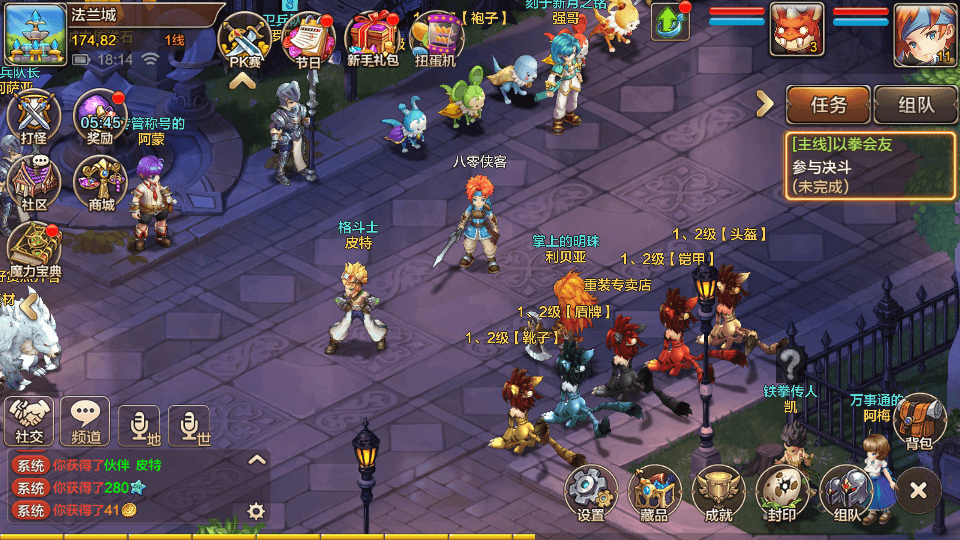This screenshot has height=540, width=960.
Task: Open the 节日 festival events icon
Action: (308, 40)
